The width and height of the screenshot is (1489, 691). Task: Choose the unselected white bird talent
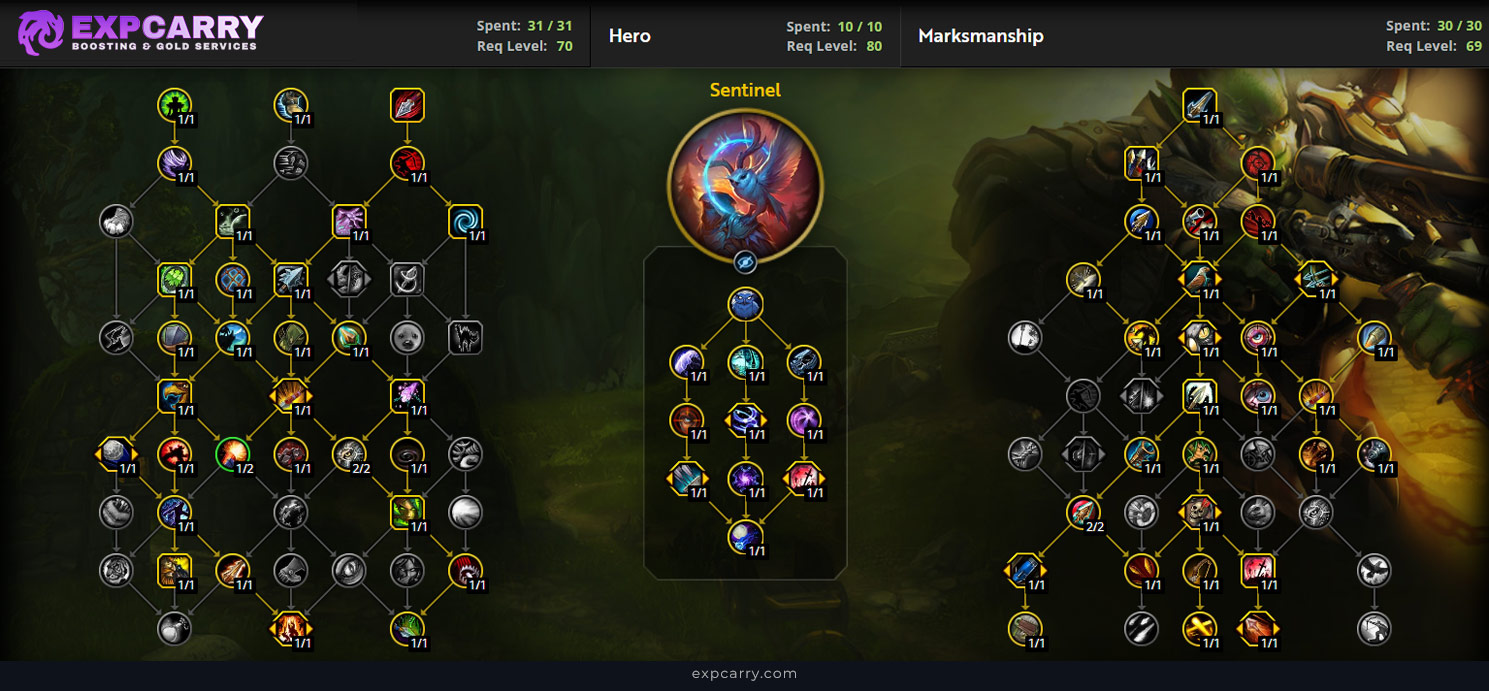pos(1374,570)
